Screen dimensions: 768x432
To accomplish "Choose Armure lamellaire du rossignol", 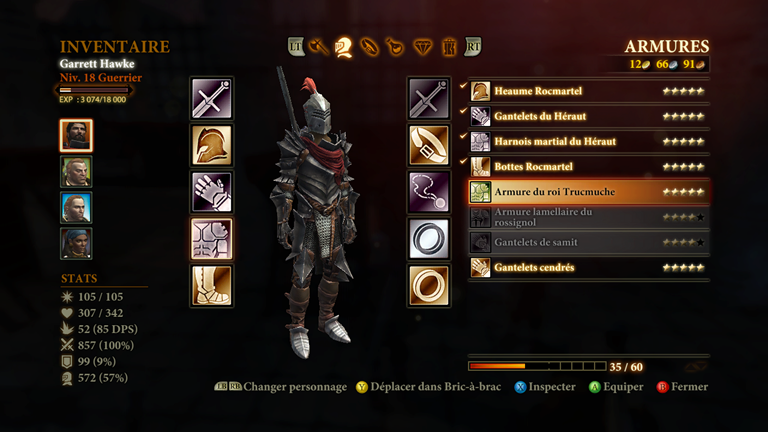I will tap(588, 217).
